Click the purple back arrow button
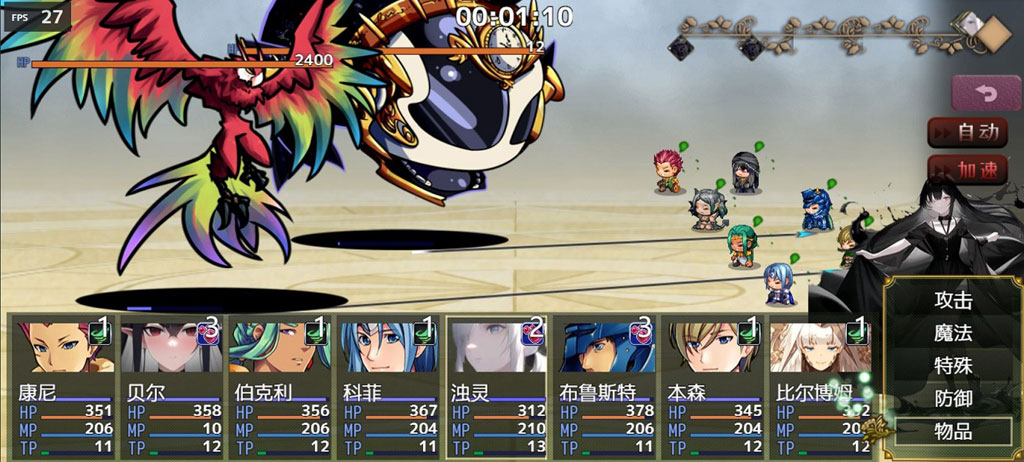Viewport: 1024px width, 462px height. pos(986,92)
